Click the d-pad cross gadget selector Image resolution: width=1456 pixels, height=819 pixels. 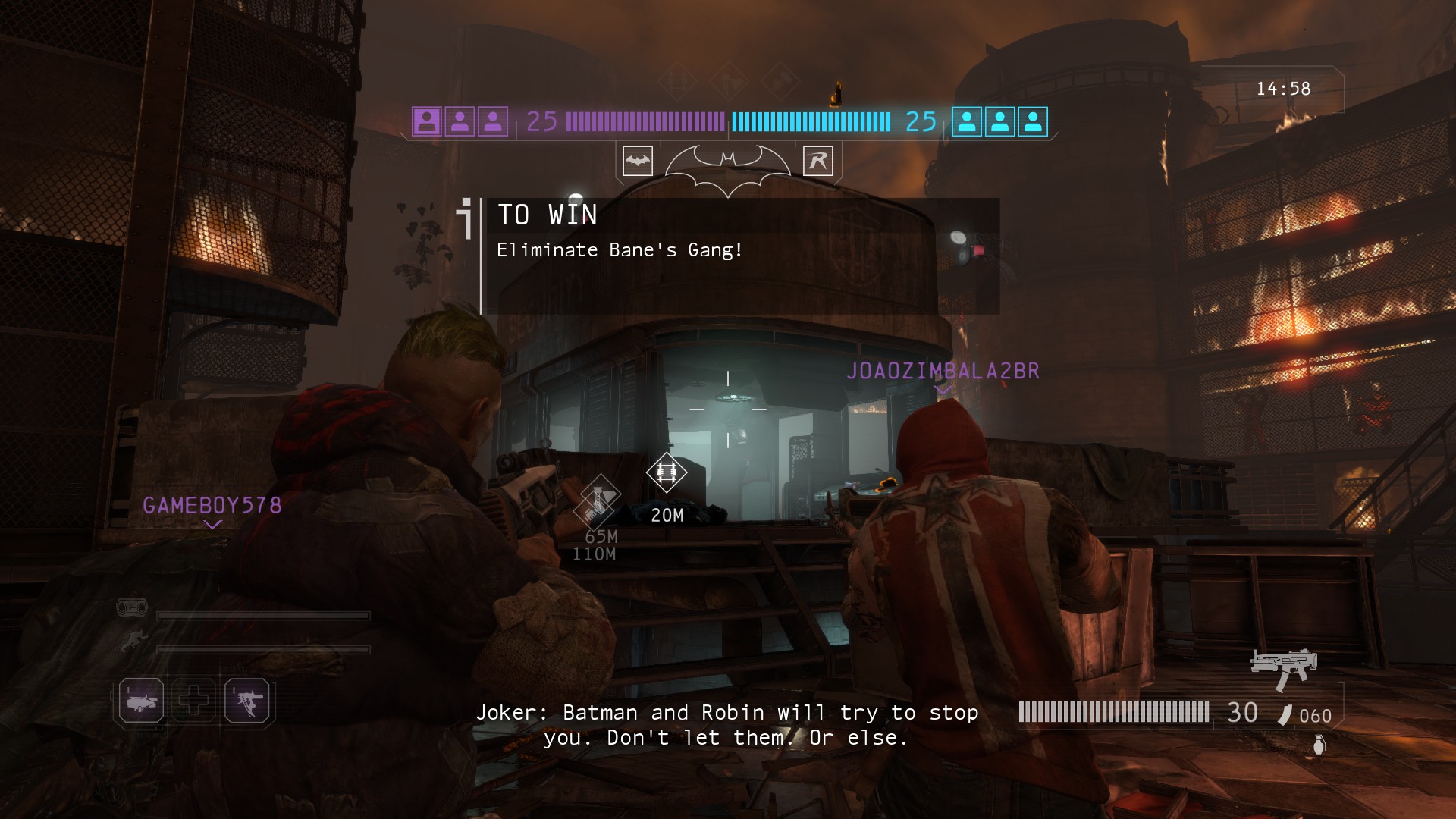pyautogui.click(x=193, y=699)
